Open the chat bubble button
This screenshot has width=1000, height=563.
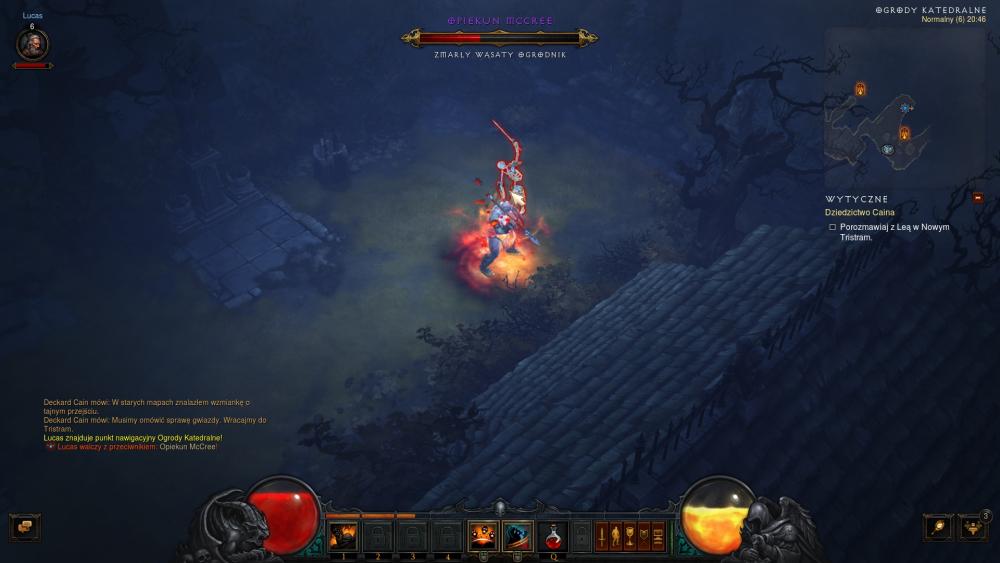[x=24, y=526]
